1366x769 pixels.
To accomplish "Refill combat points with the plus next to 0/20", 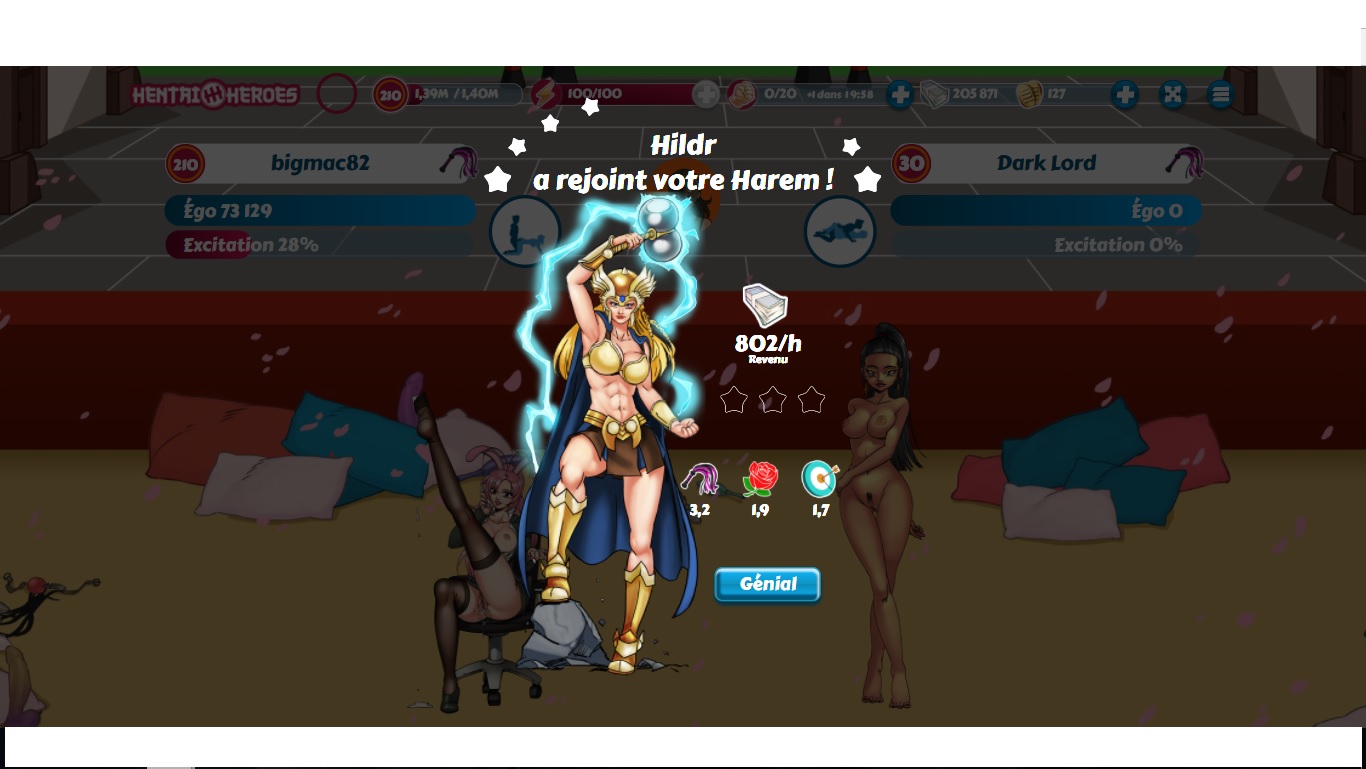I will [899, 95].
